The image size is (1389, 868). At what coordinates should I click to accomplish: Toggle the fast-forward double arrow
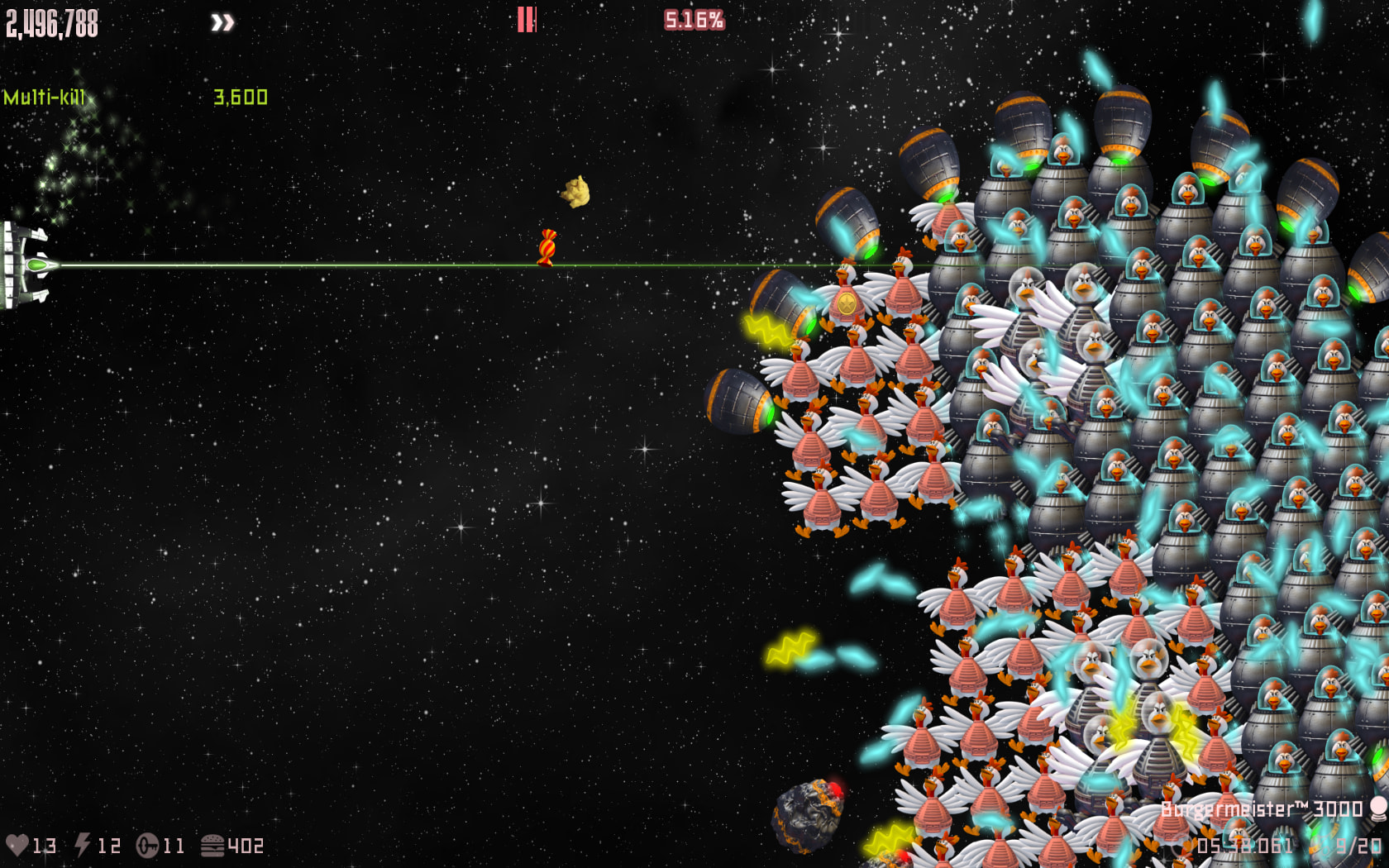222,22
